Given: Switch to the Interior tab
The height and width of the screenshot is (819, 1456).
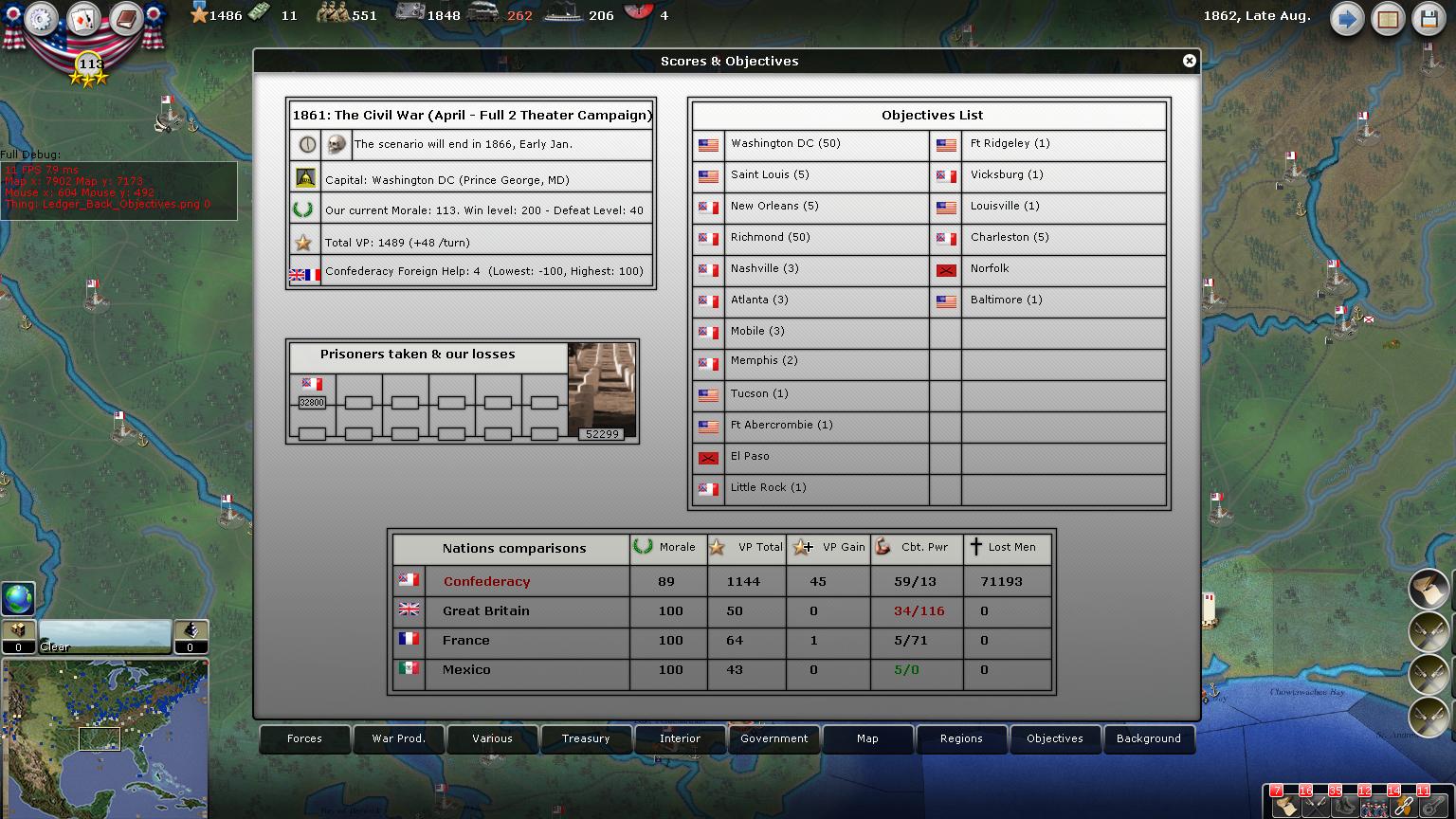Looking at the screenshot, I should pos(680,738).
